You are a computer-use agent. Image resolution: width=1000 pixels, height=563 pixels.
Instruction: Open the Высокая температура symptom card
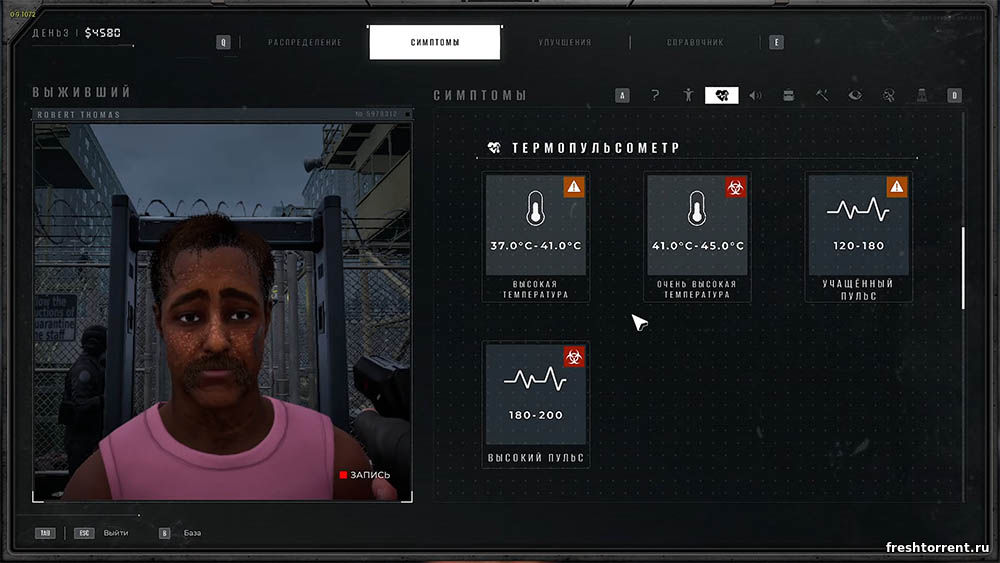coord(536,236)
